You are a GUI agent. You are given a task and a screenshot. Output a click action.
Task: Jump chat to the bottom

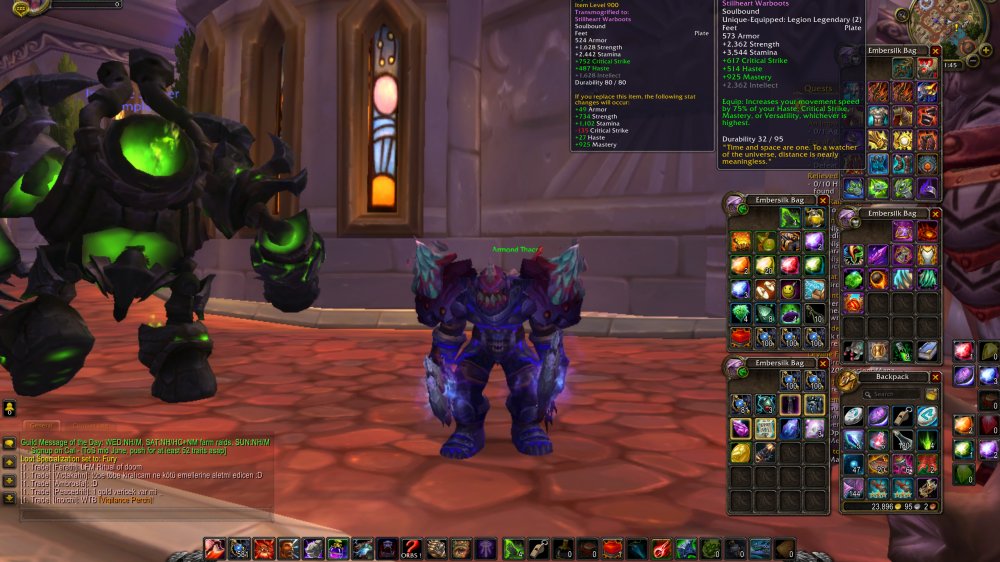[9, 498]
